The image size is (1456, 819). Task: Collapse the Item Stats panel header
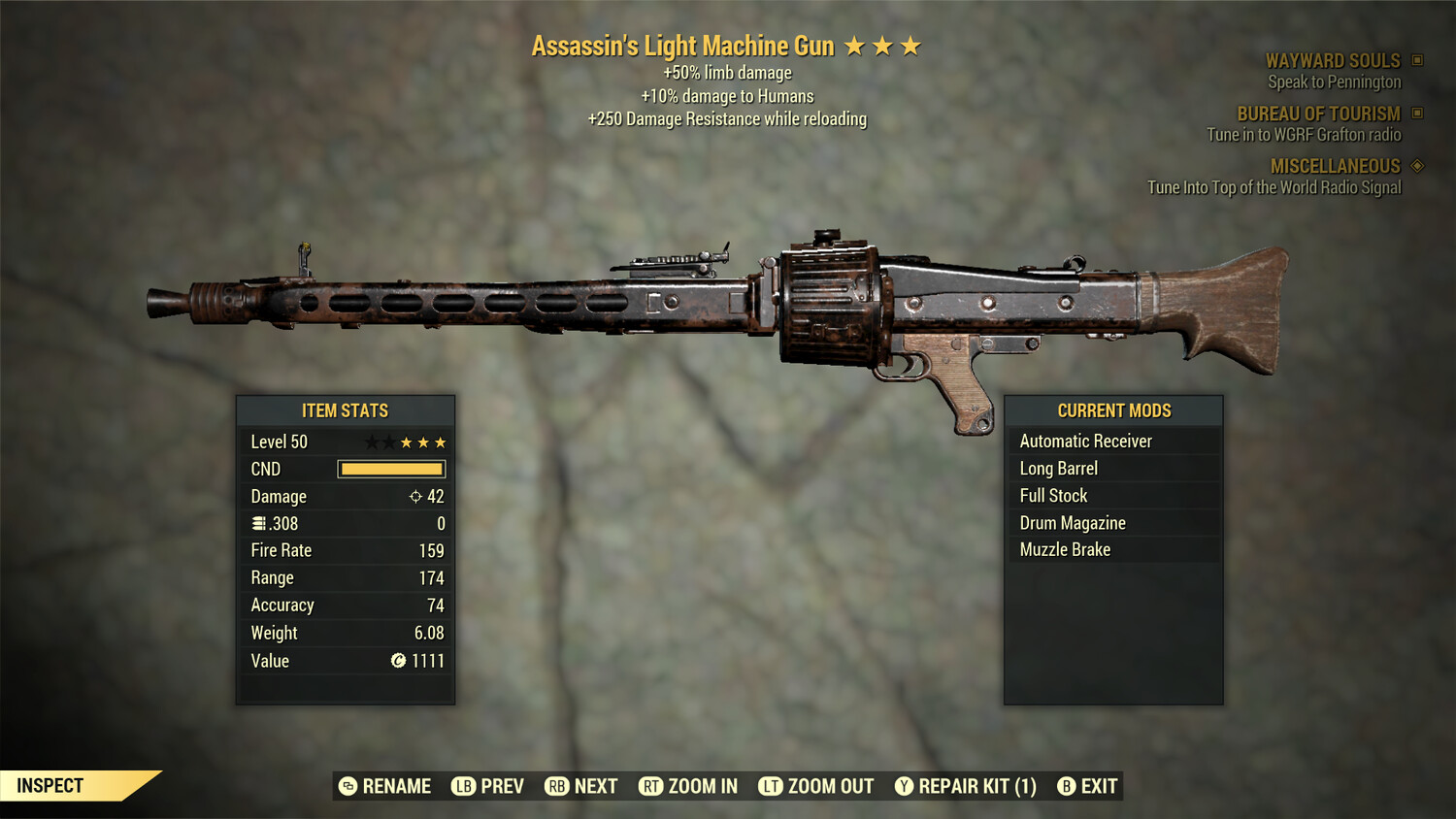(346, 410)
